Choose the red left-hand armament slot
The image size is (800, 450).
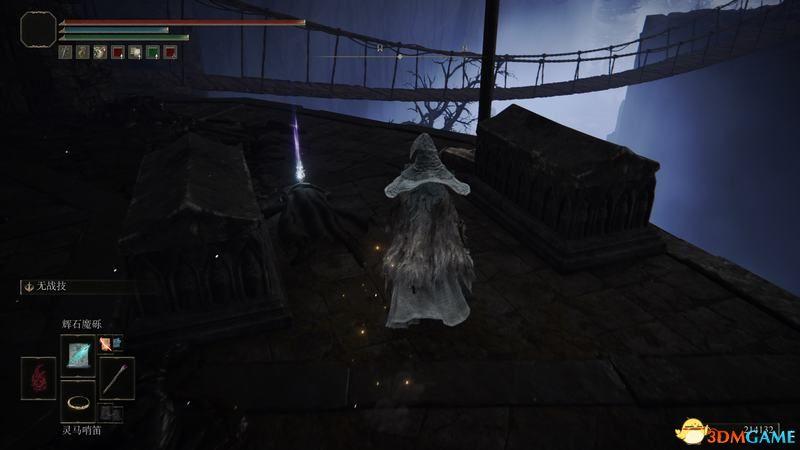[40, 380]
